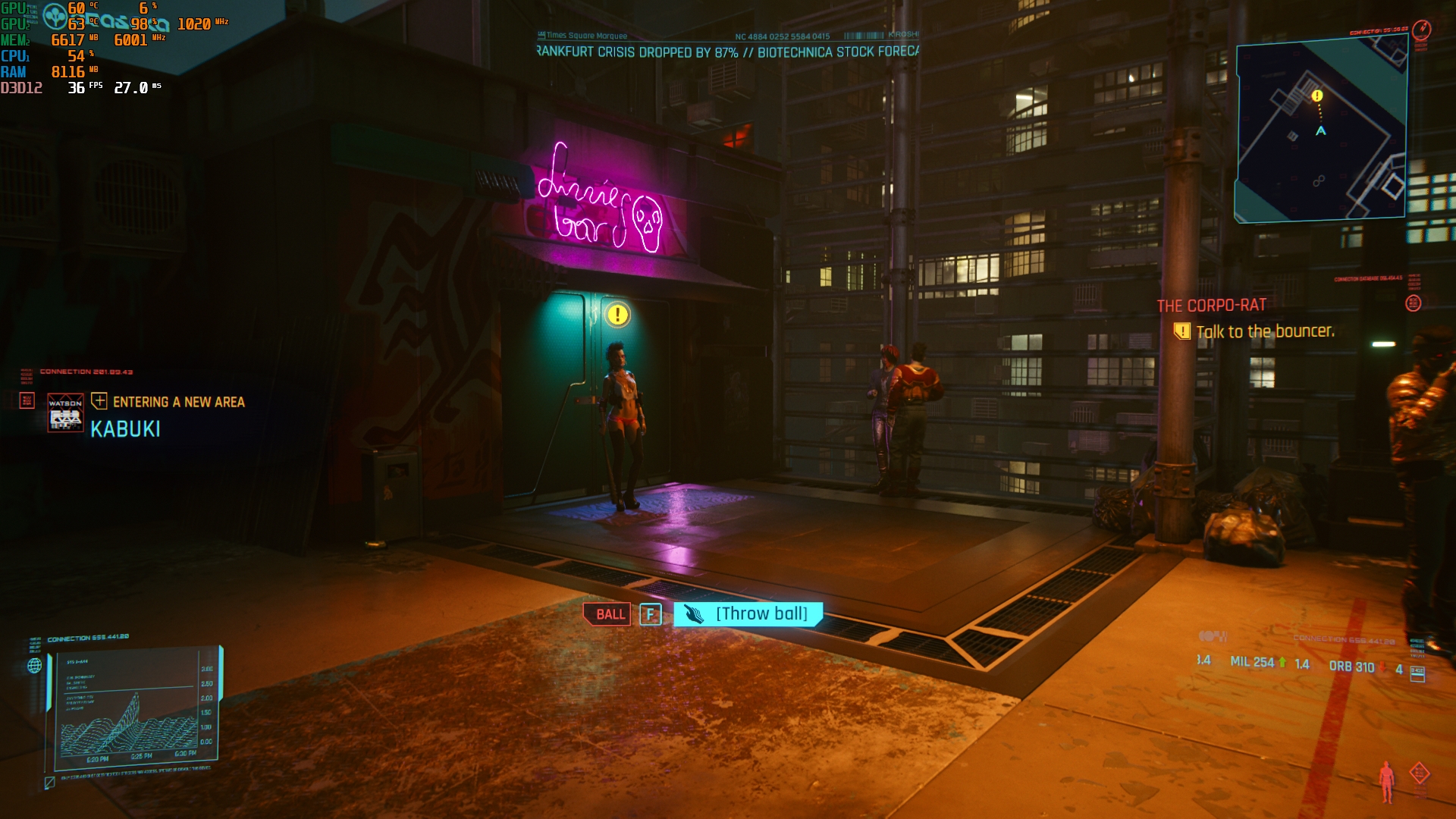Screen dimensions: 1456x819
Task: Click the Watson district badge icon
Action: [65, 413]
